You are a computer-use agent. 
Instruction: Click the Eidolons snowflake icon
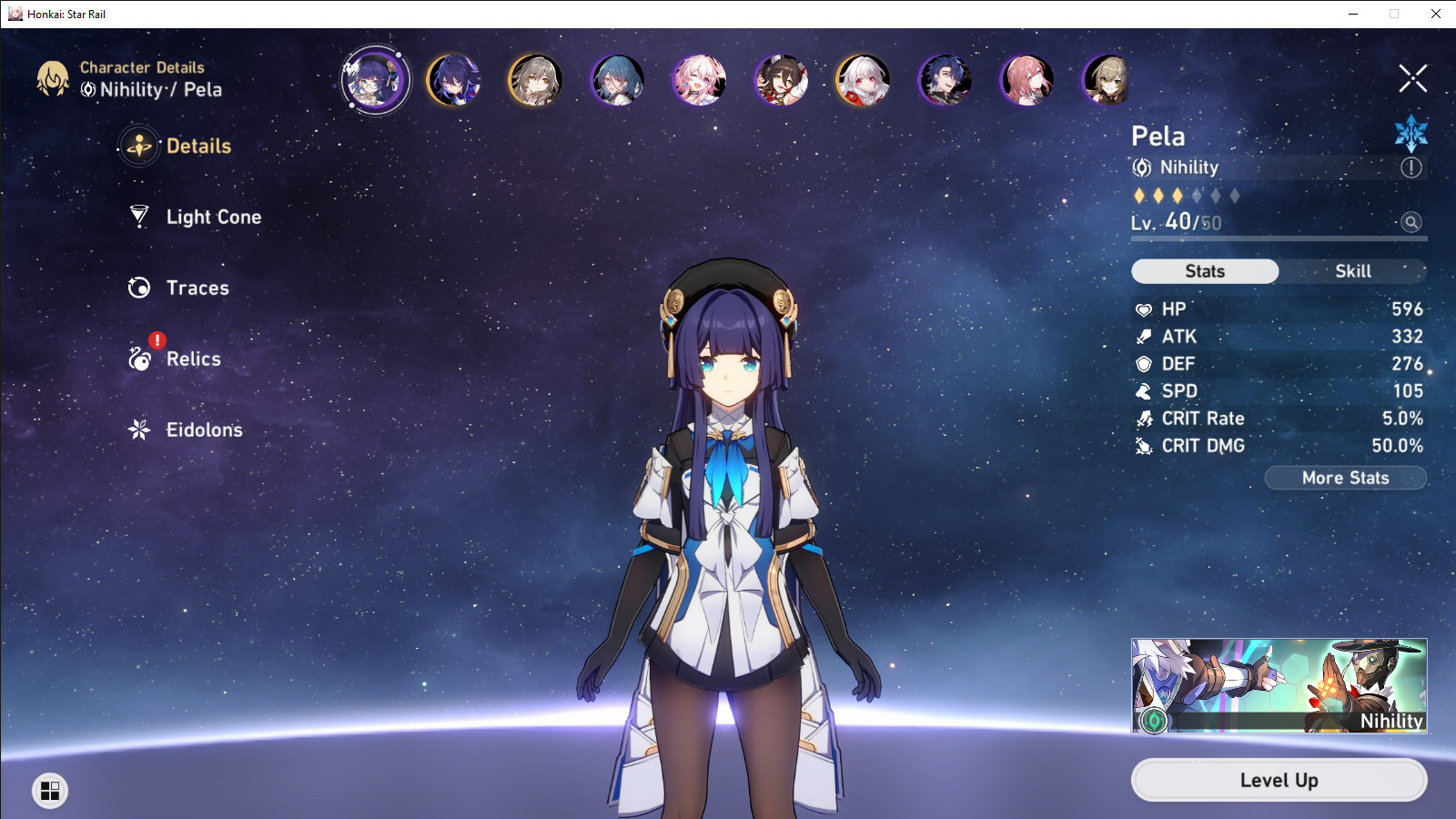(138, 430)
